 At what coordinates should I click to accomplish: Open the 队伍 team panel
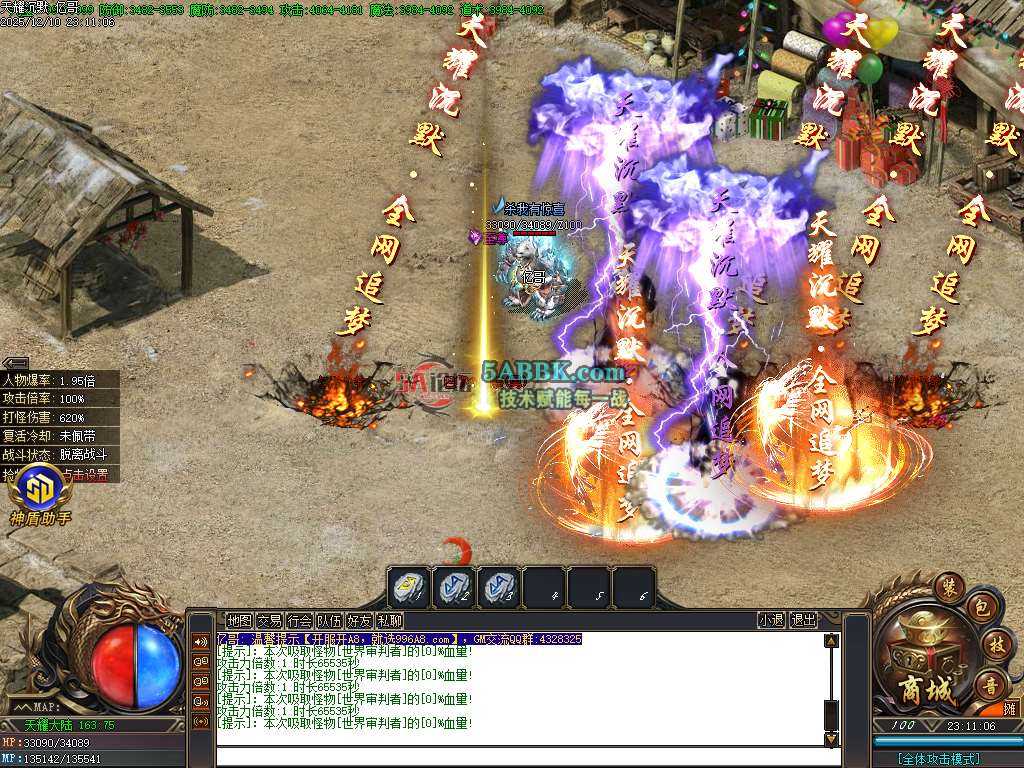coord(329,620)
